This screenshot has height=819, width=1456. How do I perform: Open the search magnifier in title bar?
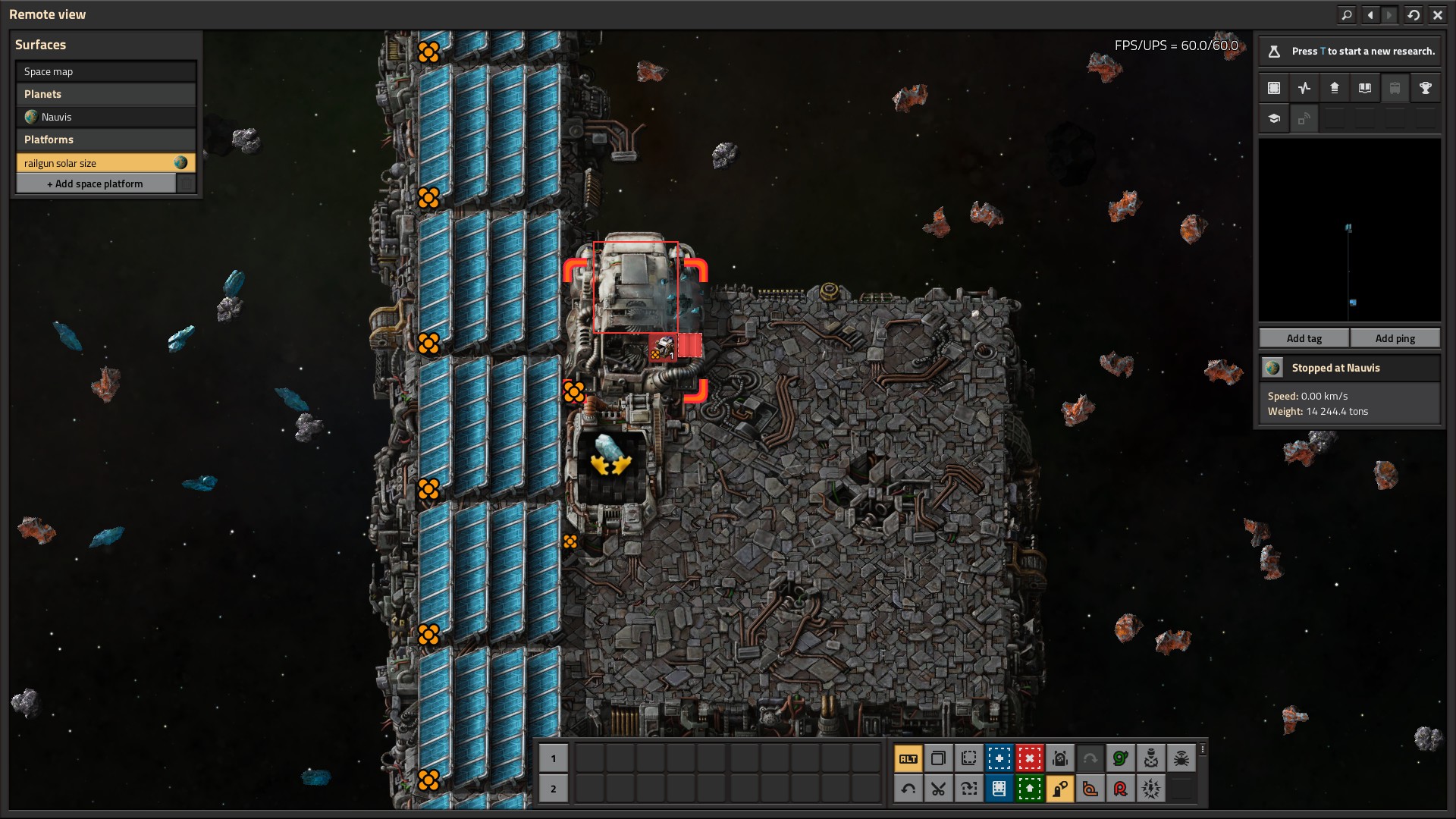(x=1346, y=14)
